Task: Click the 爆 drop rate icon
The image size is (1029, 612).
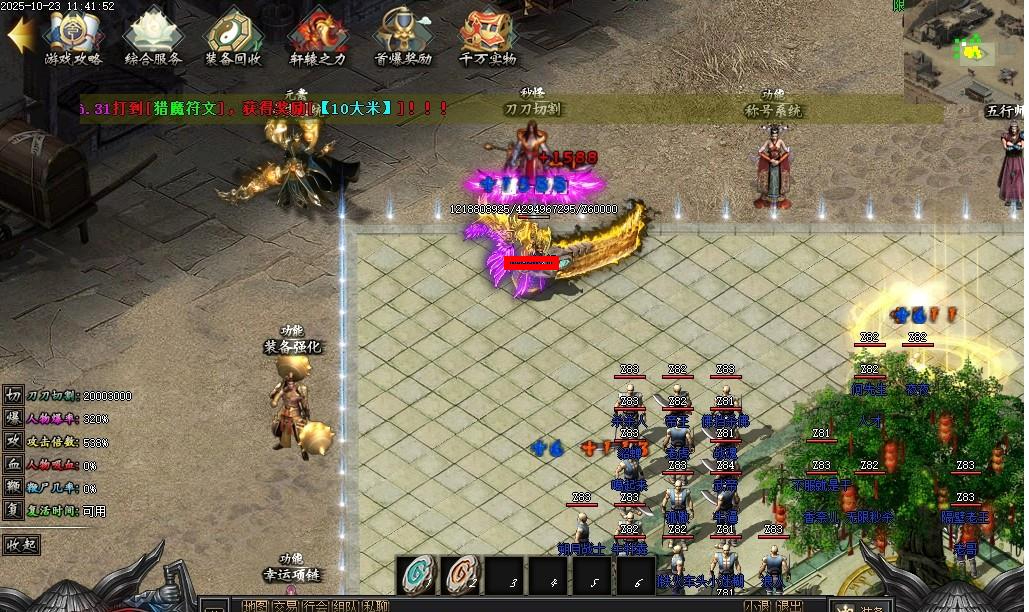Action: point(13,419)
